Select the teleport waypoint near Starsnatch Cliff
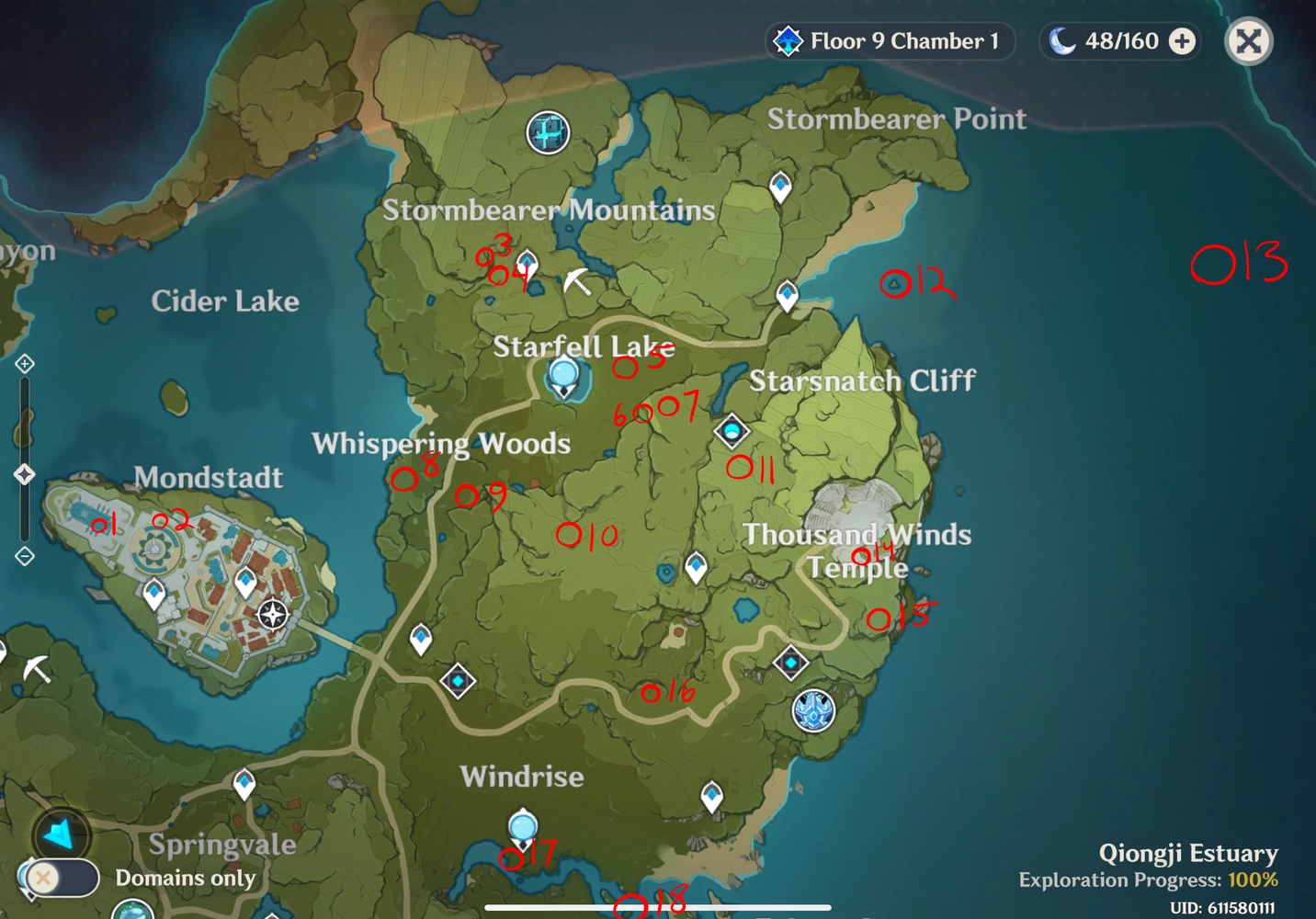 click(x=788, y=292)
